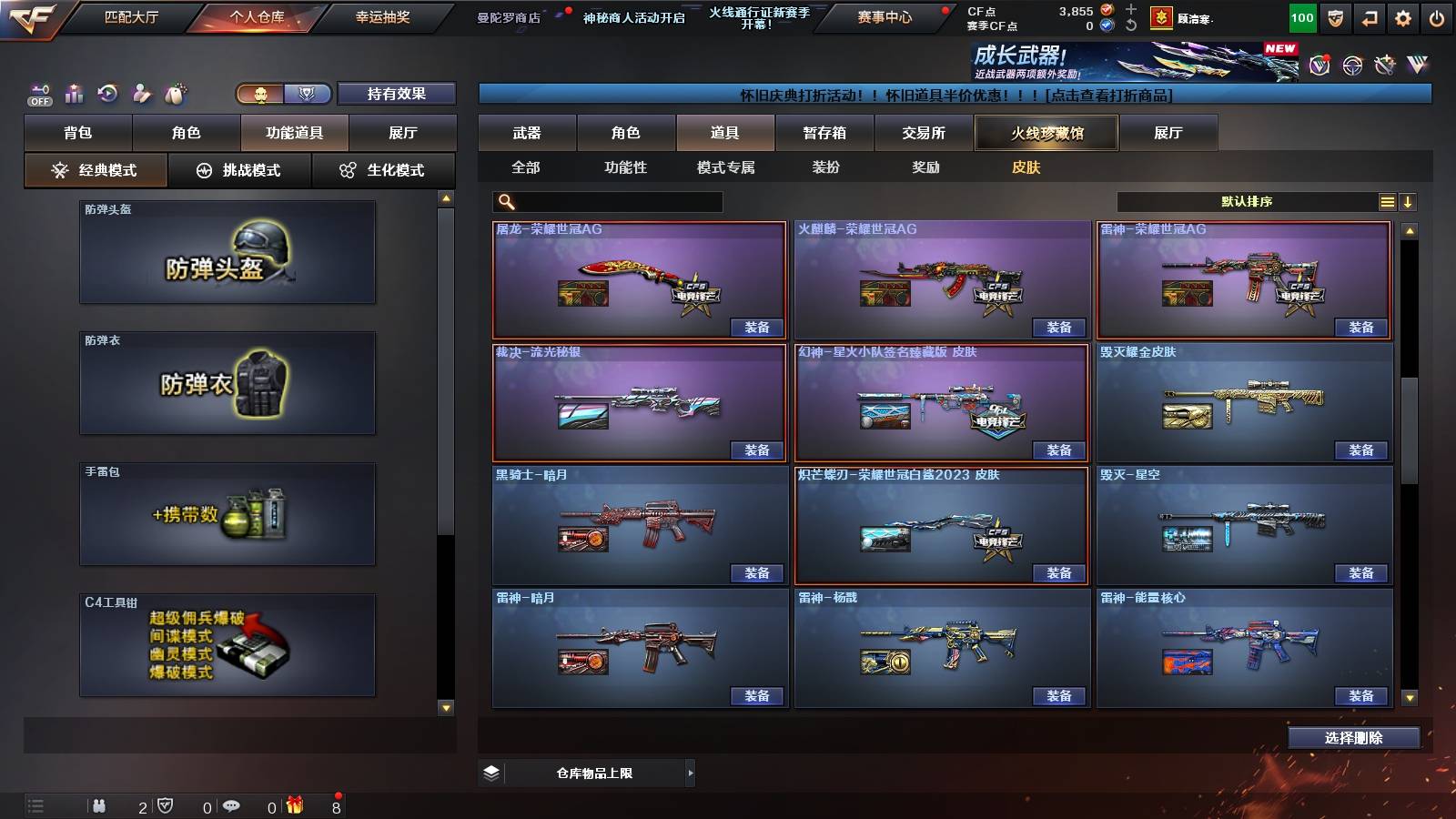Switch character/rank display toggle to trophy side
Screen dimensions: 1456x819
[x=308, y=94]
